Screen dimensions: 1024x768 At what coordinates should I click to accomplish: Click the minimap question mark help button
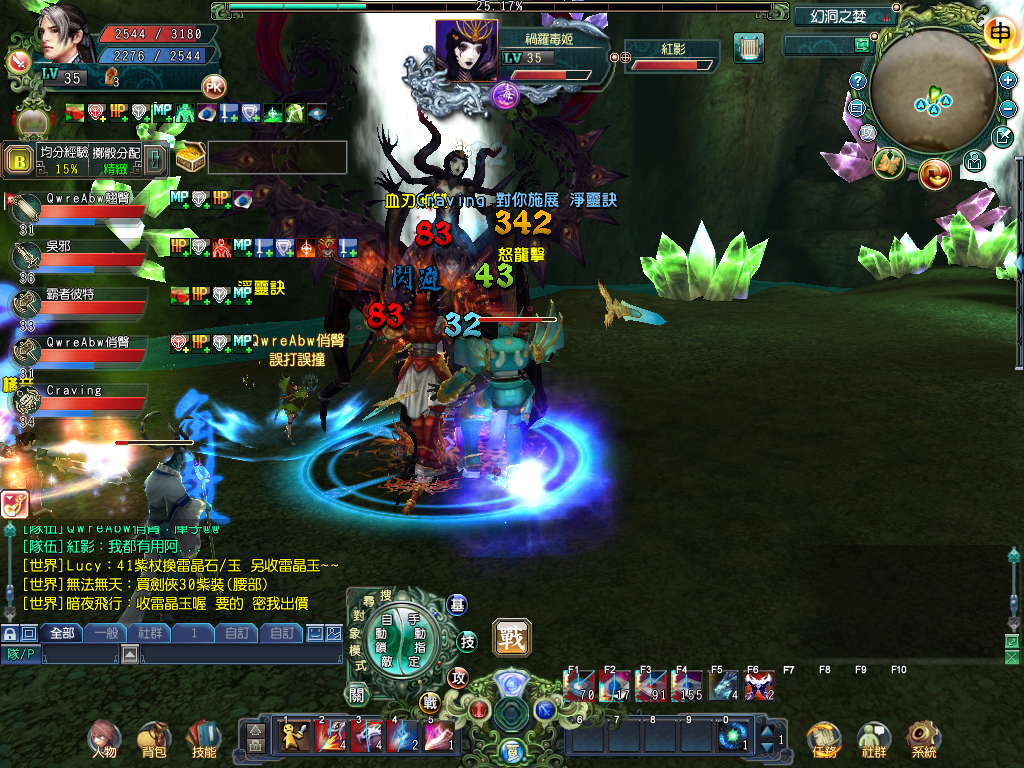[857, 80]
